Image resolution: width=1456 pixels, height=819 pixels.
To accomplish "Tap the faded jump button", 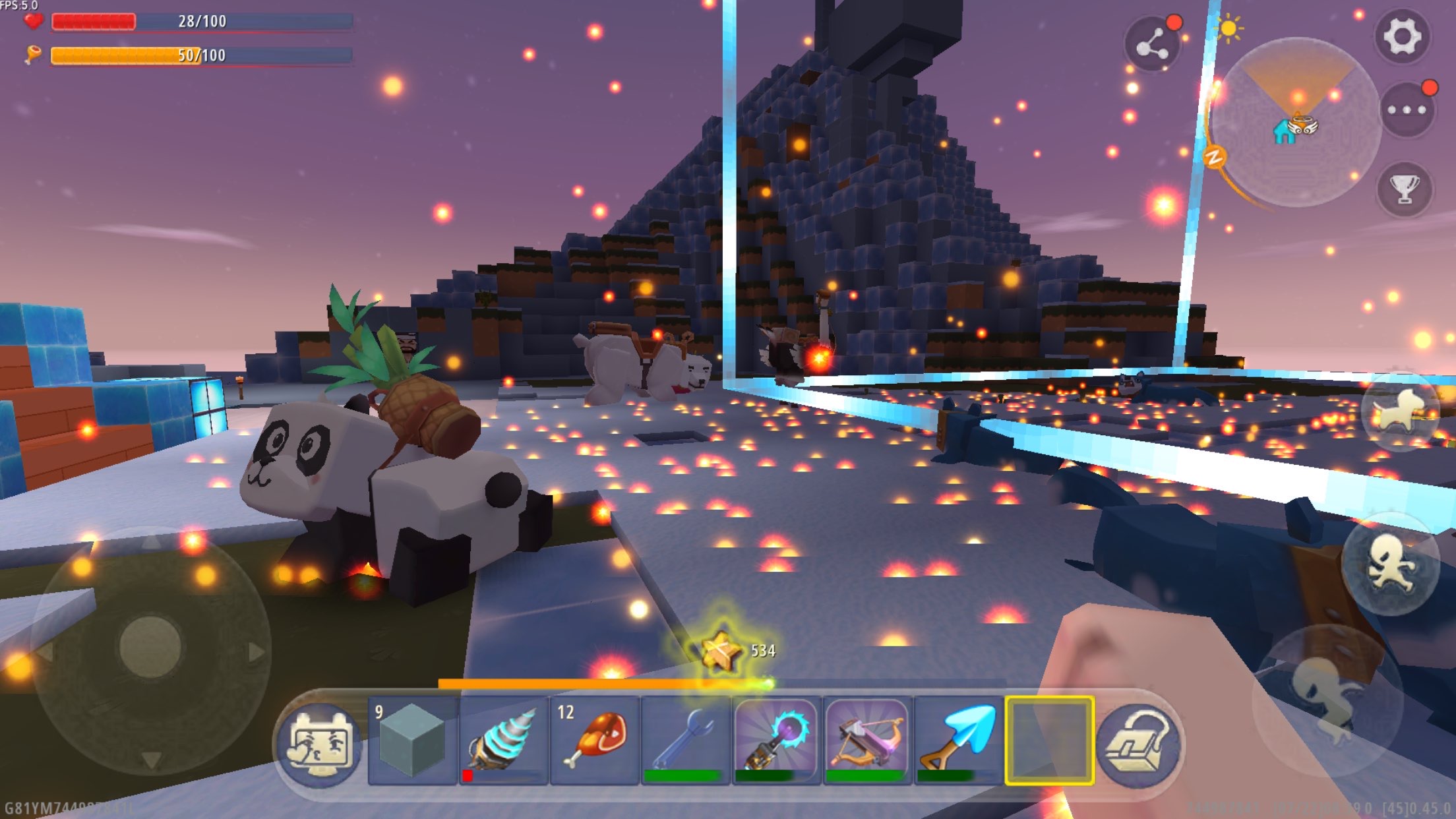I will [x=1327, y=699].
